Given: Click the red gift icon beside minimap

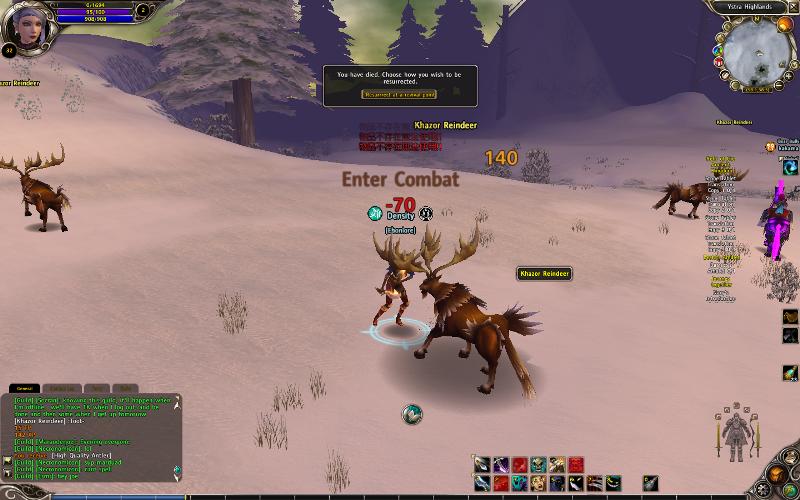Looking at the screenshot, I should point(718,62).
